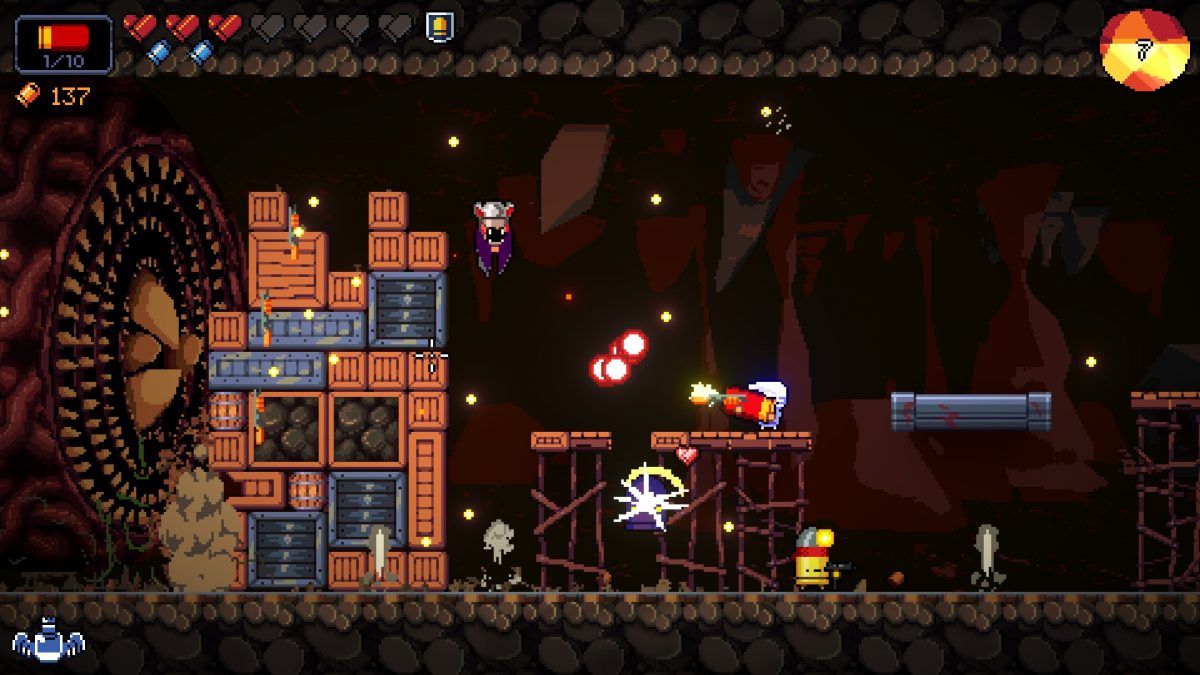
Task: Open the question mark orb
Action: point(1144,50)
